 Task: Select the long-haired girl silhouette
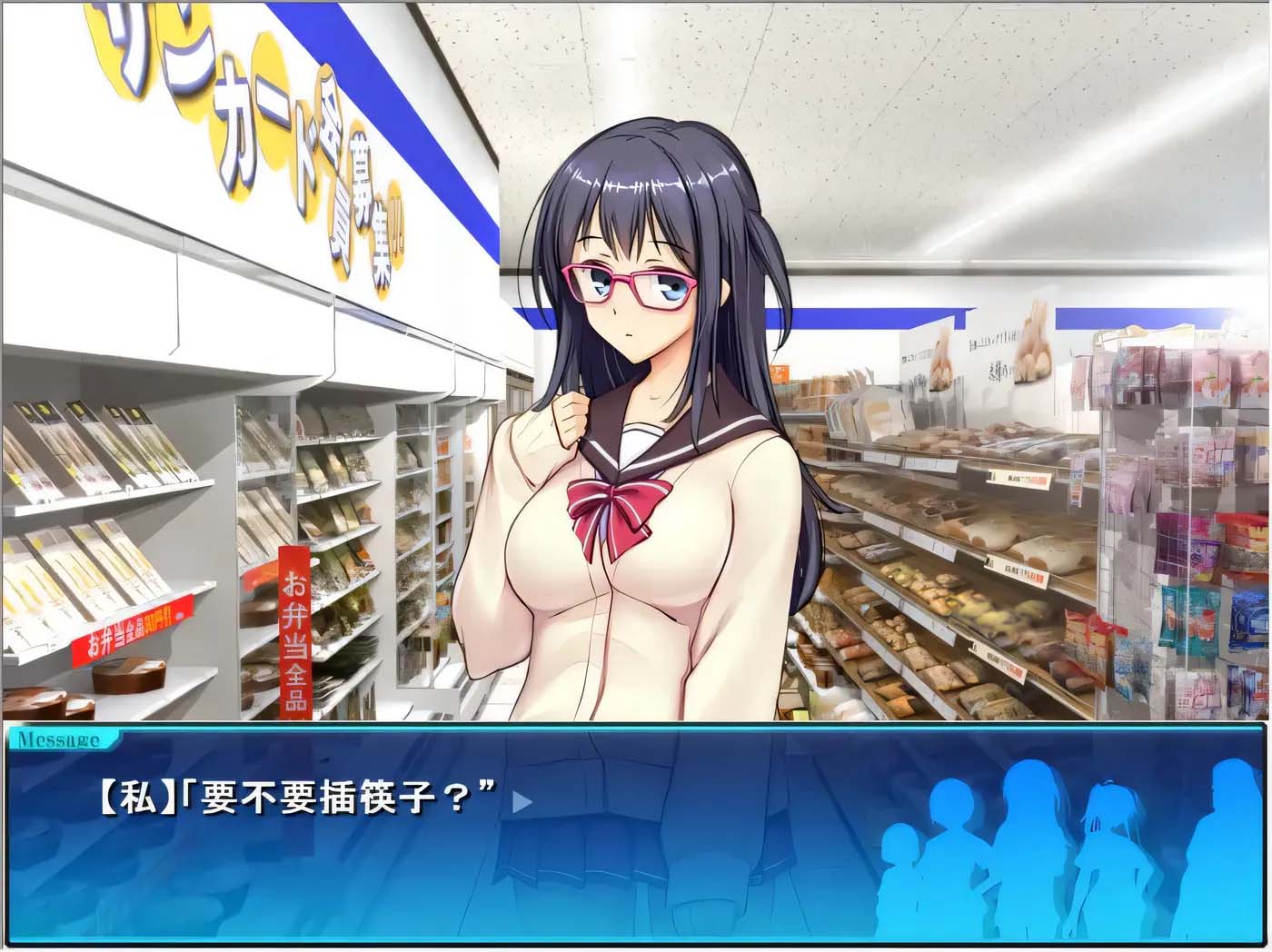coord(1031,840)
